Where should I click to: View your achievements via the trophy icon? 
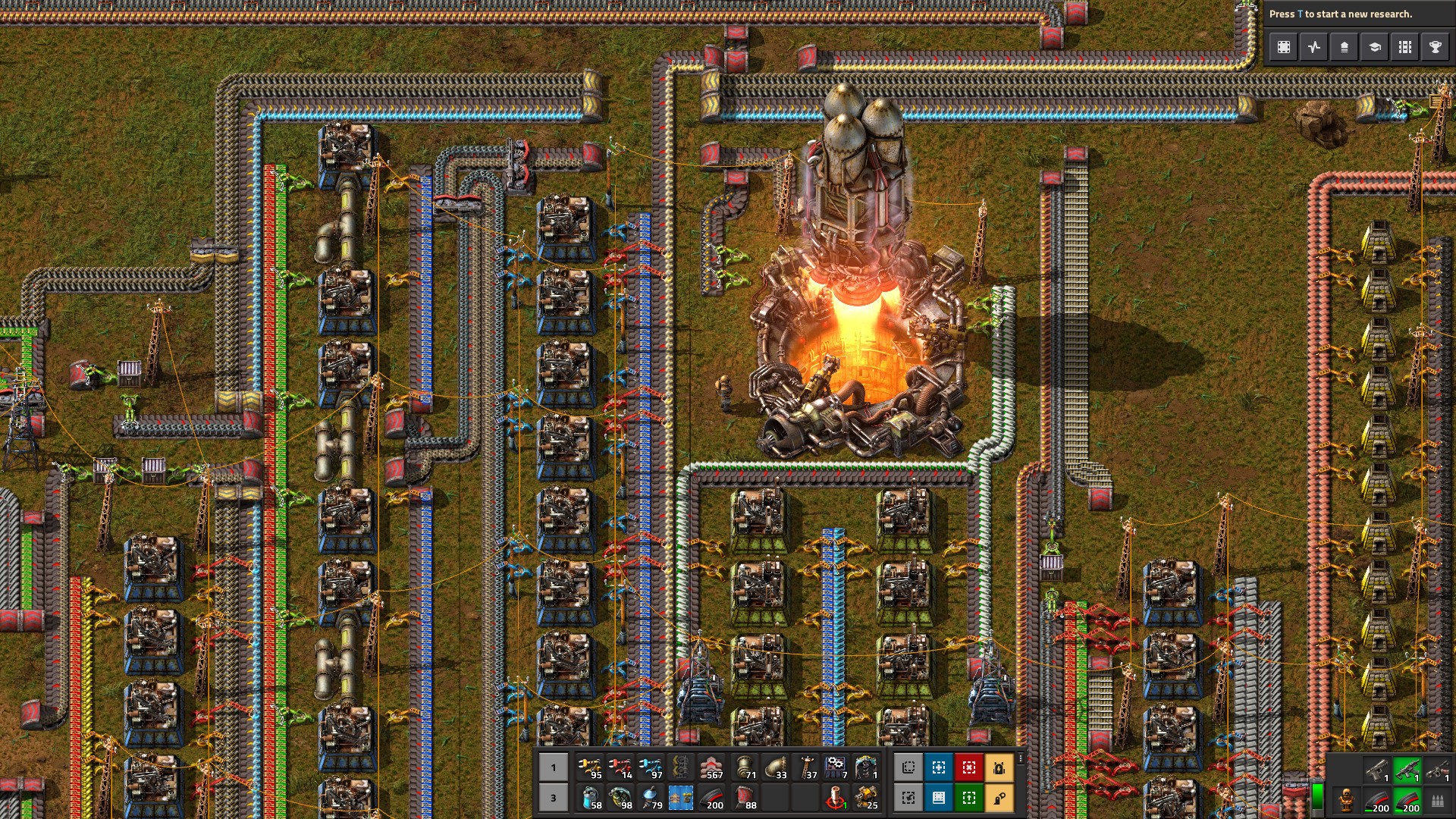[1435, 47]
